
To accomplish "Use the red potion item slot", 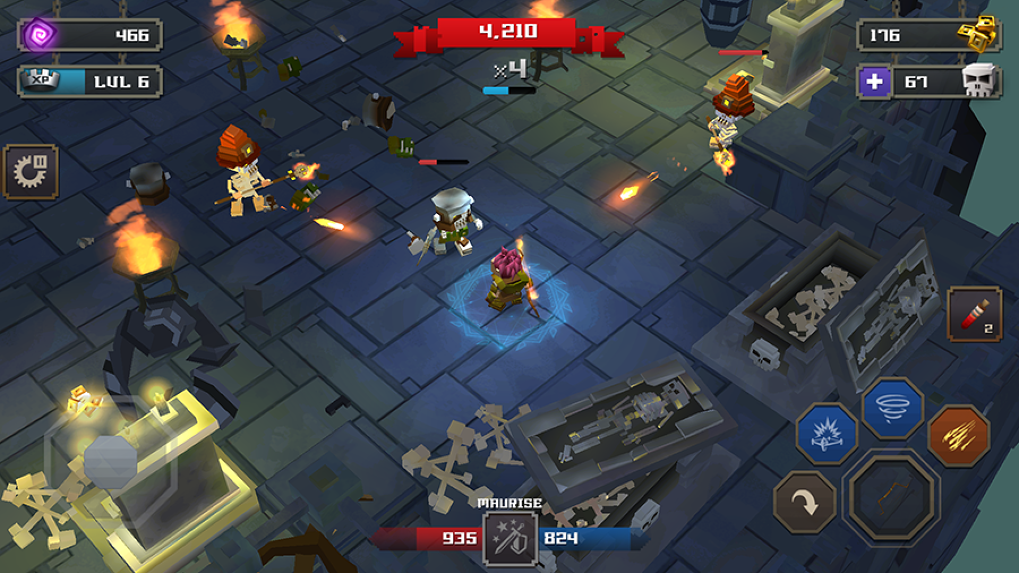I will click(974, 314).
